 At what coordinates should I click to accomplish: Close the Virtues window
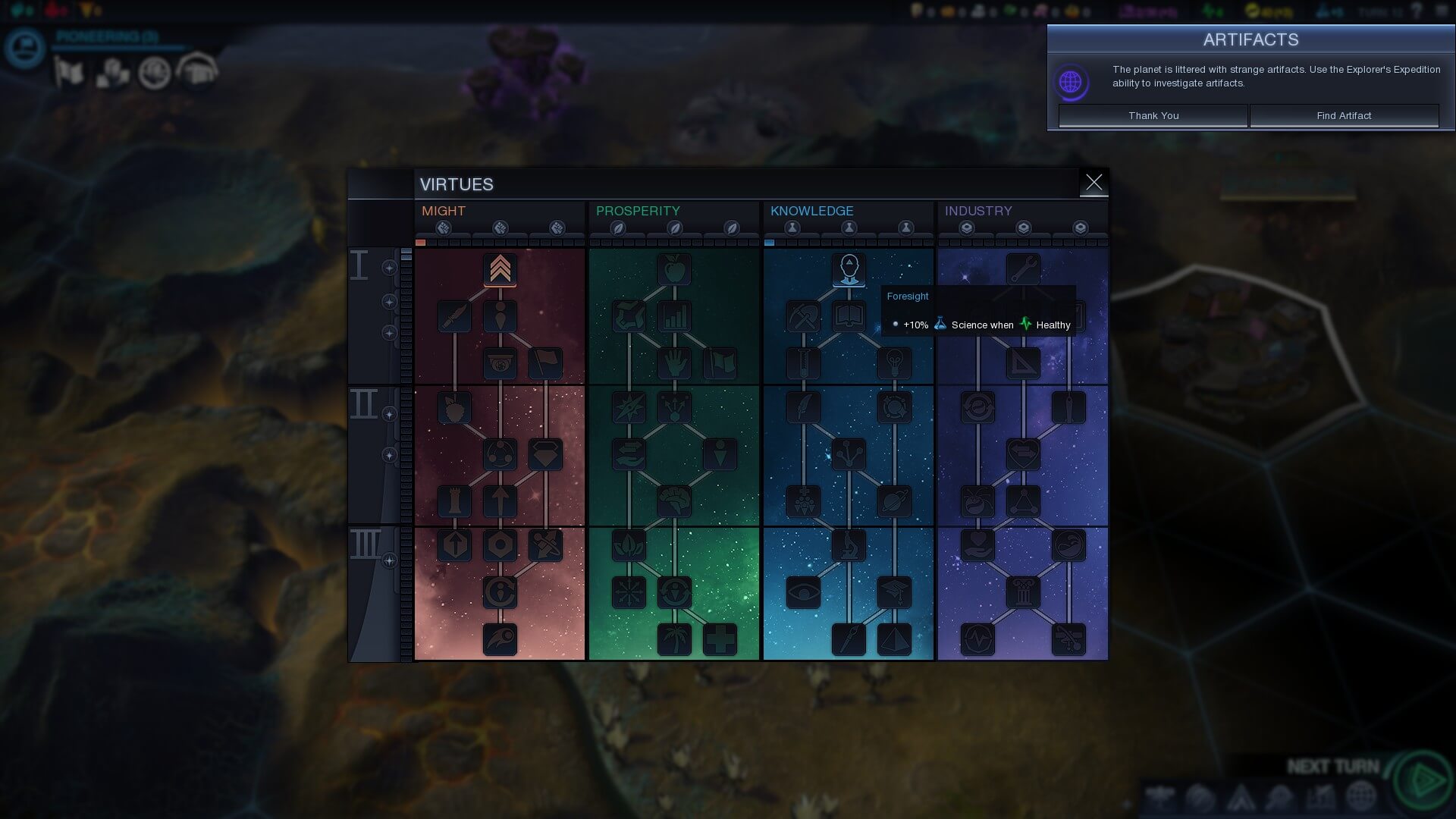click(1094, 183)
